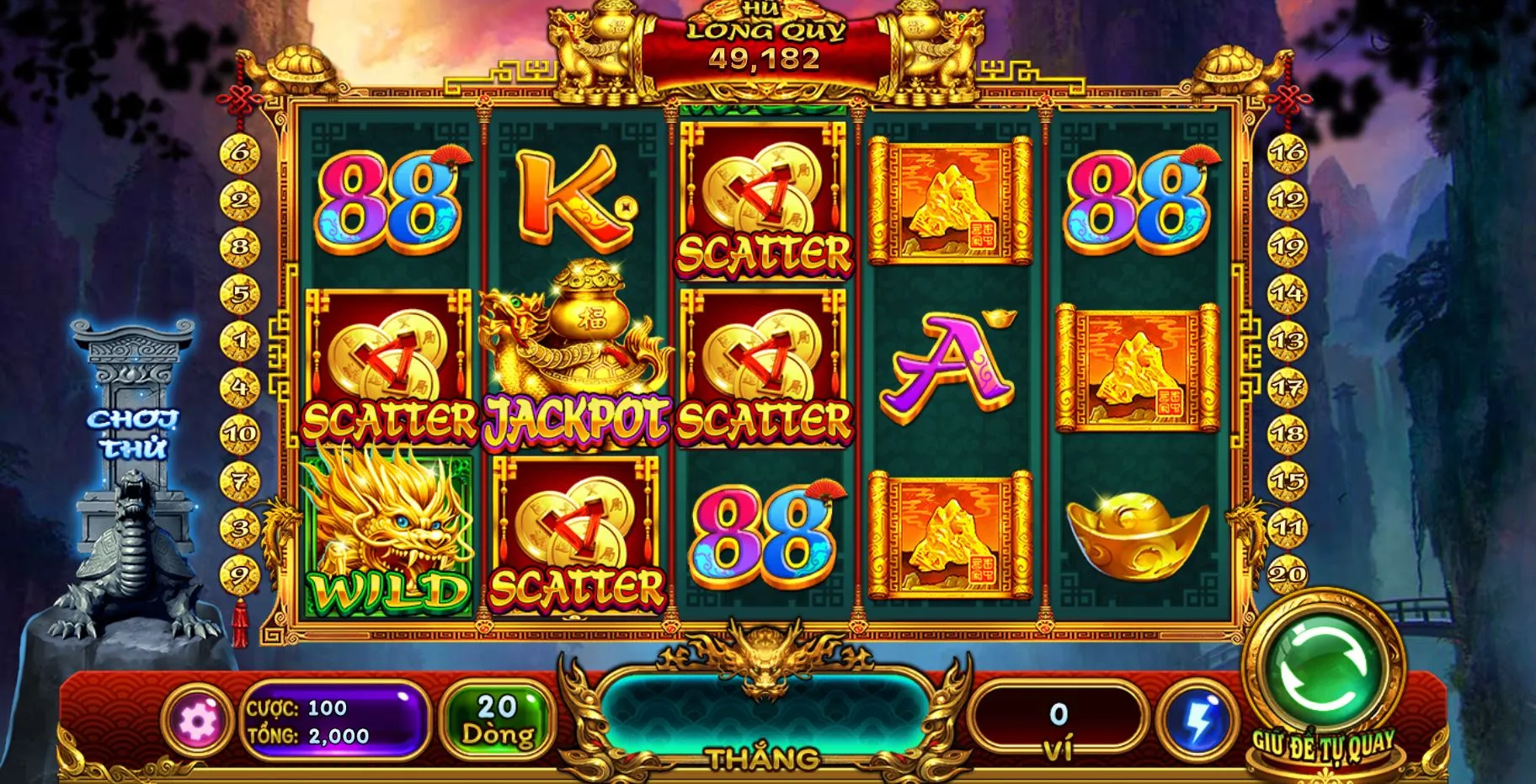Select the 20 Dòng paylines button

point(497,720)
